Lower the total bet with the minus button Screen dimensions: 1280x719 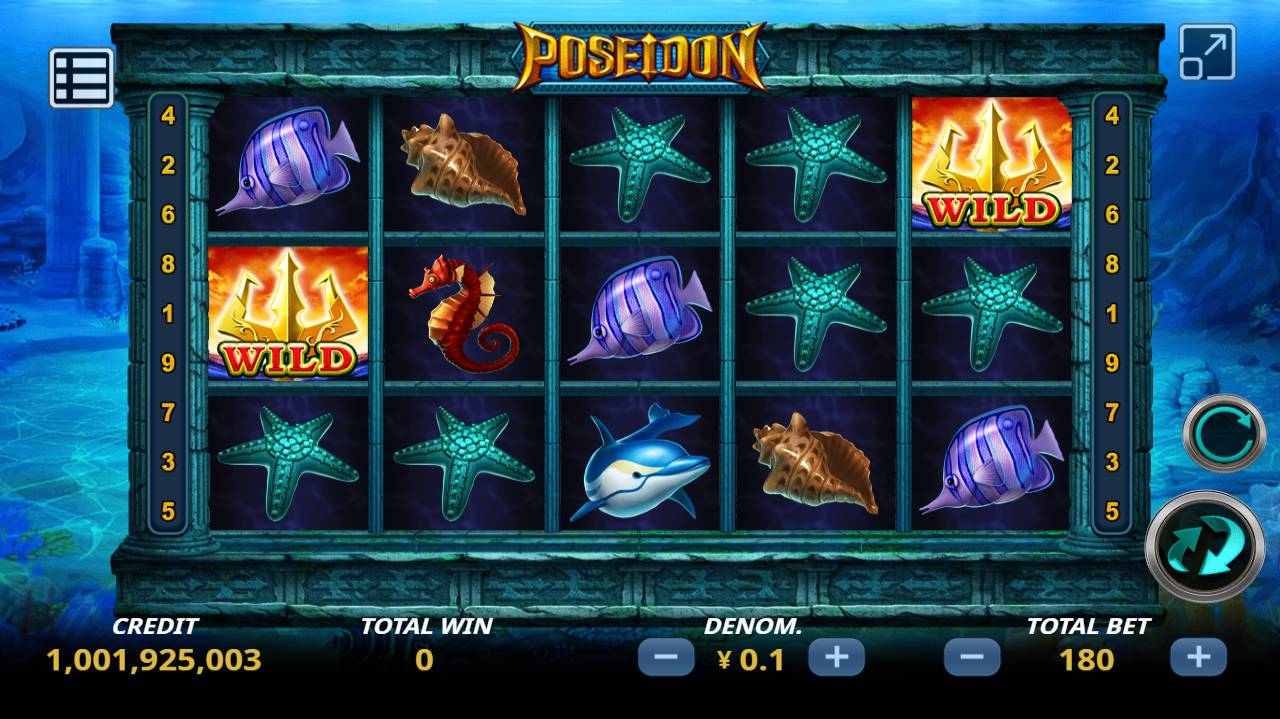(x=971, y=658)
